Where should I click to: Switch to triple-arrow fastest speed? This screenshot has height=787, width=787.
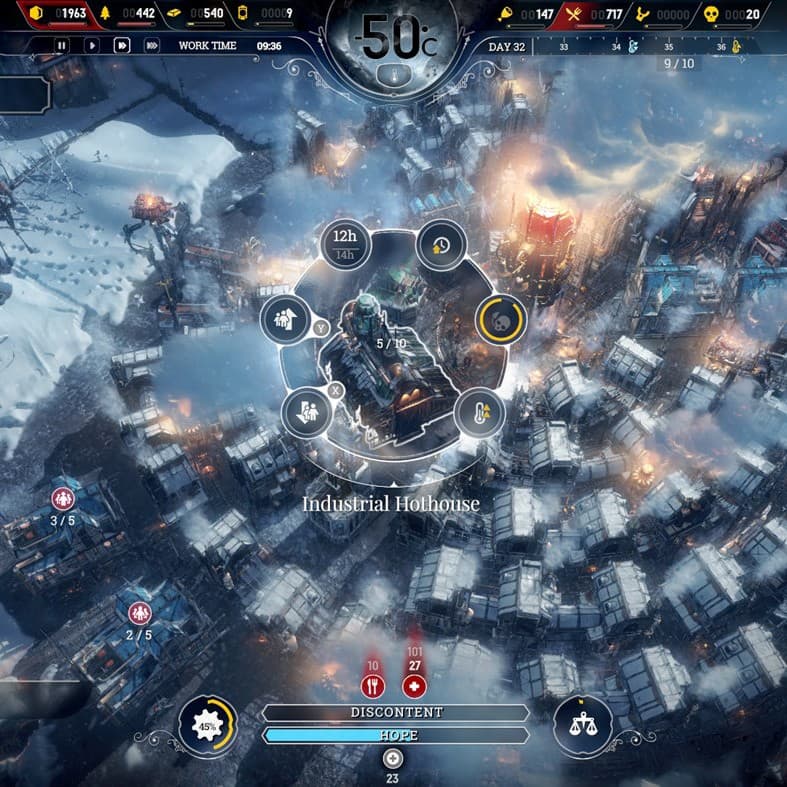pos(152,45)
